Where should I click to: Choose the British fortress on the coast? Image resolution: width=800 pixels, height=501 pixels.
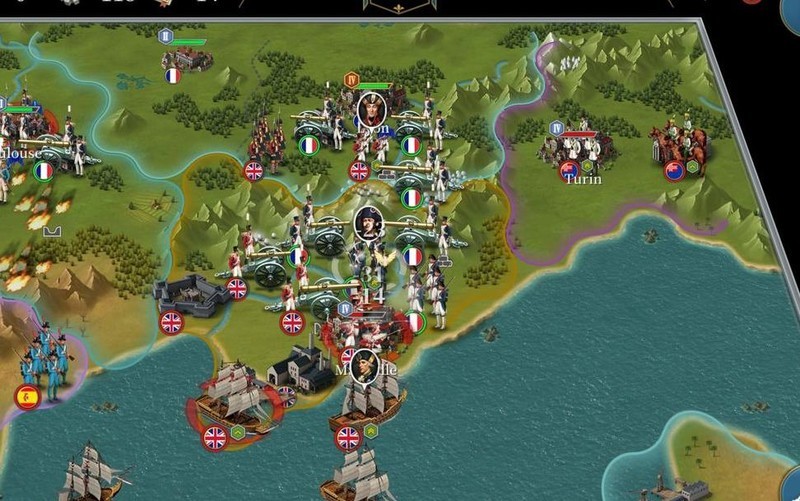(190, 294)
